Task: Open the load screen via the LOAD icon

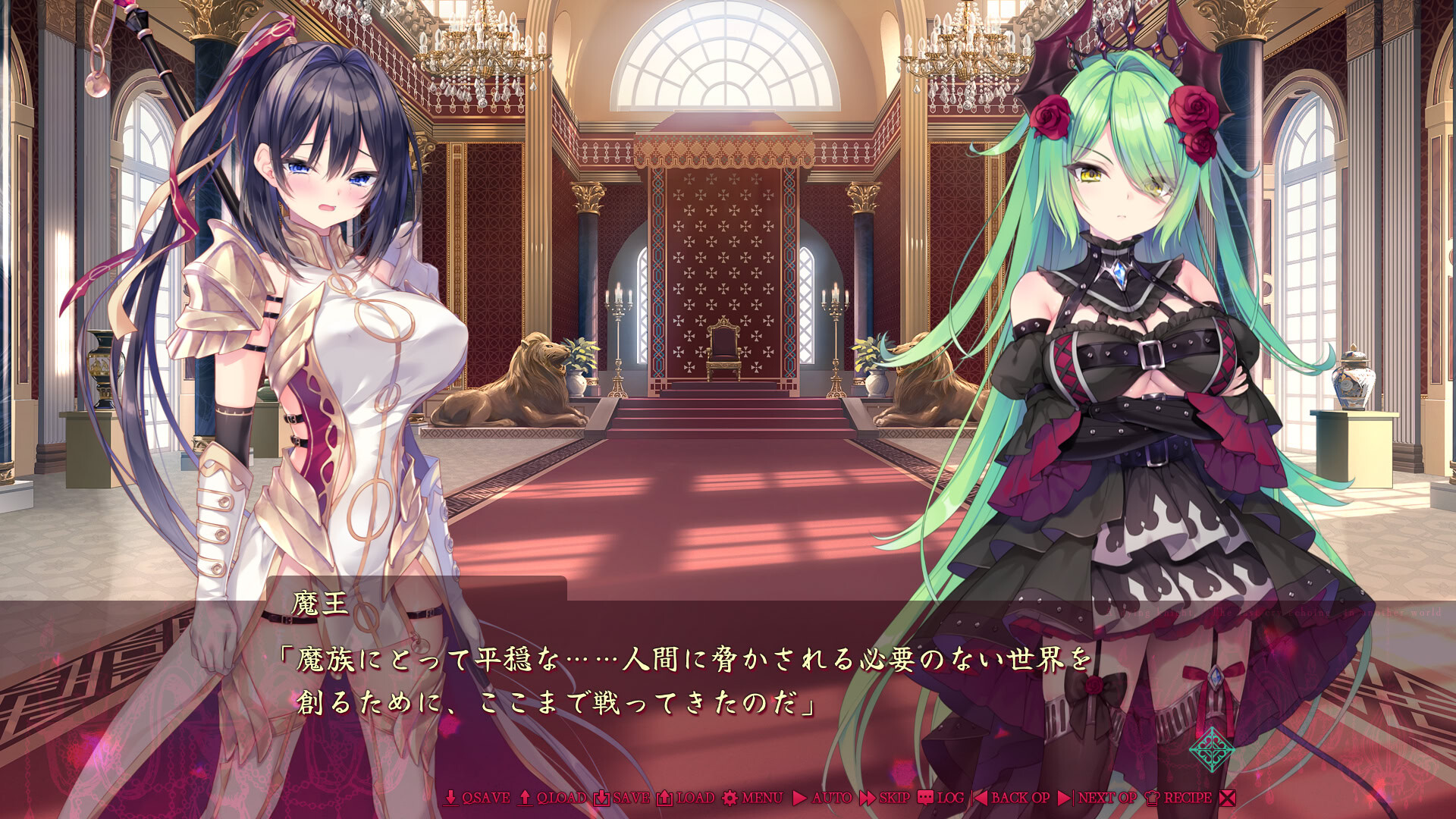Action: [664, 798]
